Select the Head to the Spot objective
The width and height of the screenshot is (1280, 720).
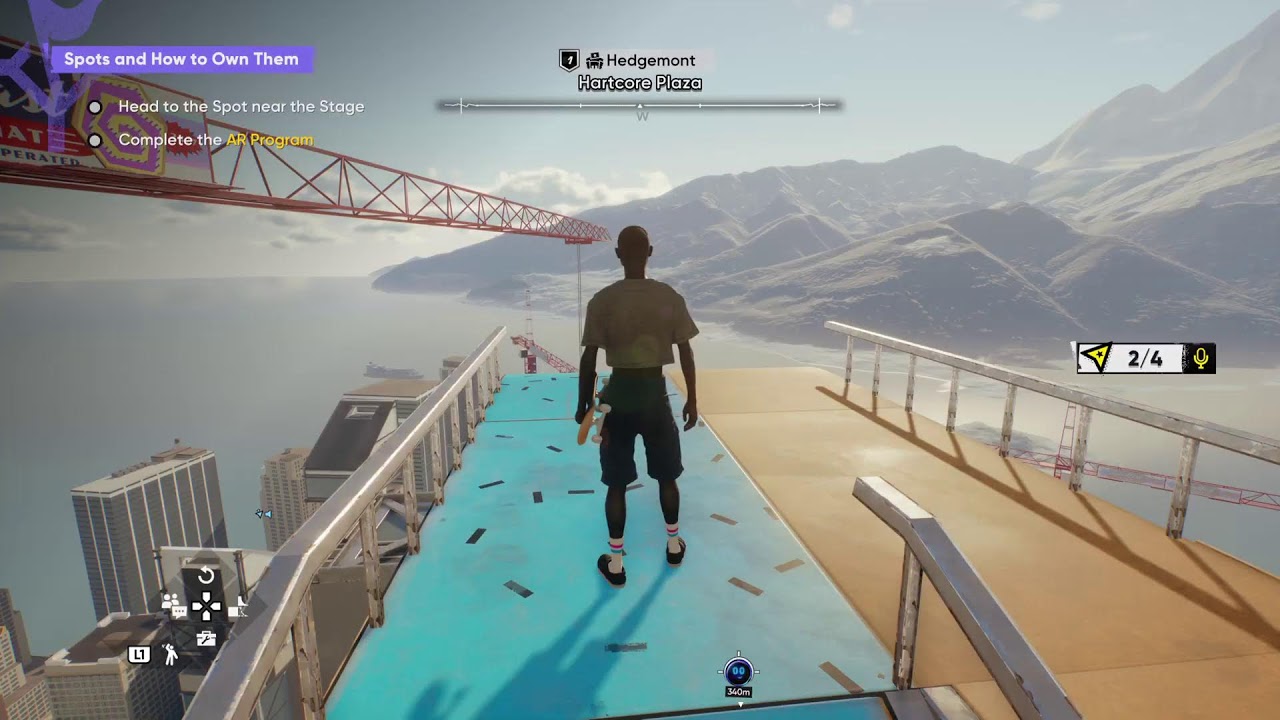(241, 106)
